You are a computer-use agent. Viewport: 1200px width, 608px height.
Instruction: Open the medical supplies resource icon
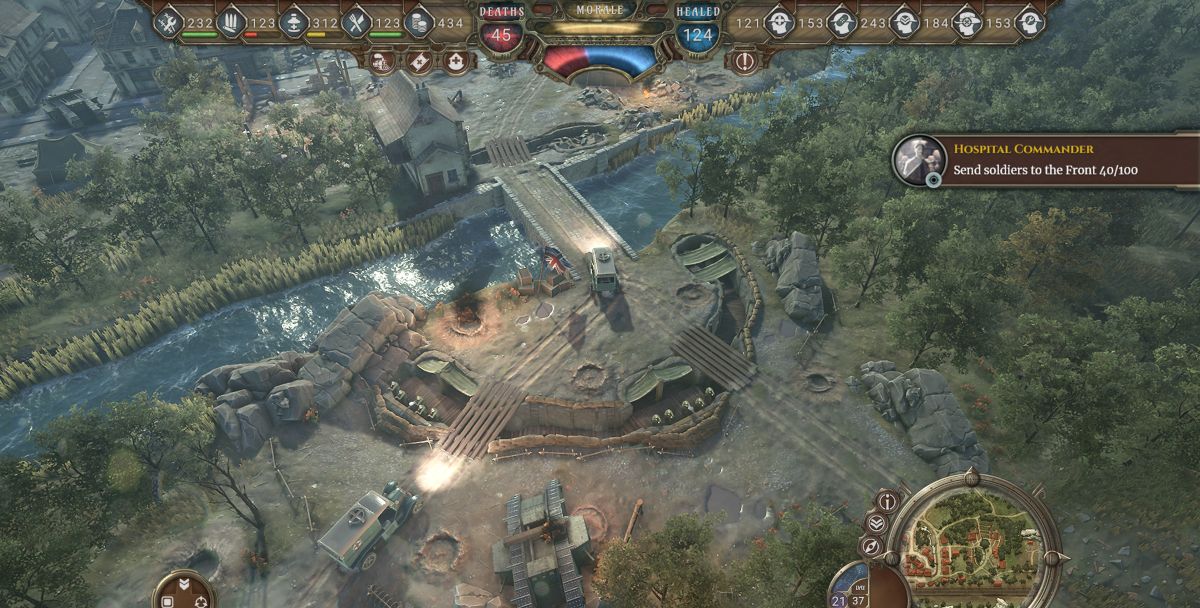tap(294, 22)
